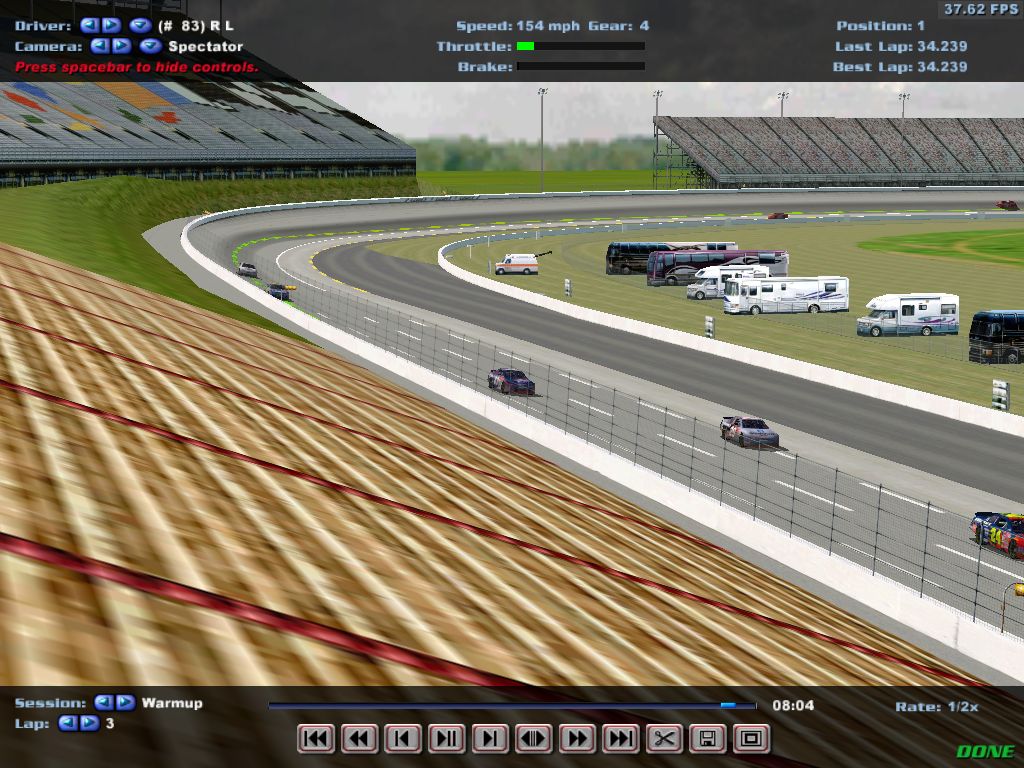
Task: Save the replay with the floppy disk button
Action: 707,739
